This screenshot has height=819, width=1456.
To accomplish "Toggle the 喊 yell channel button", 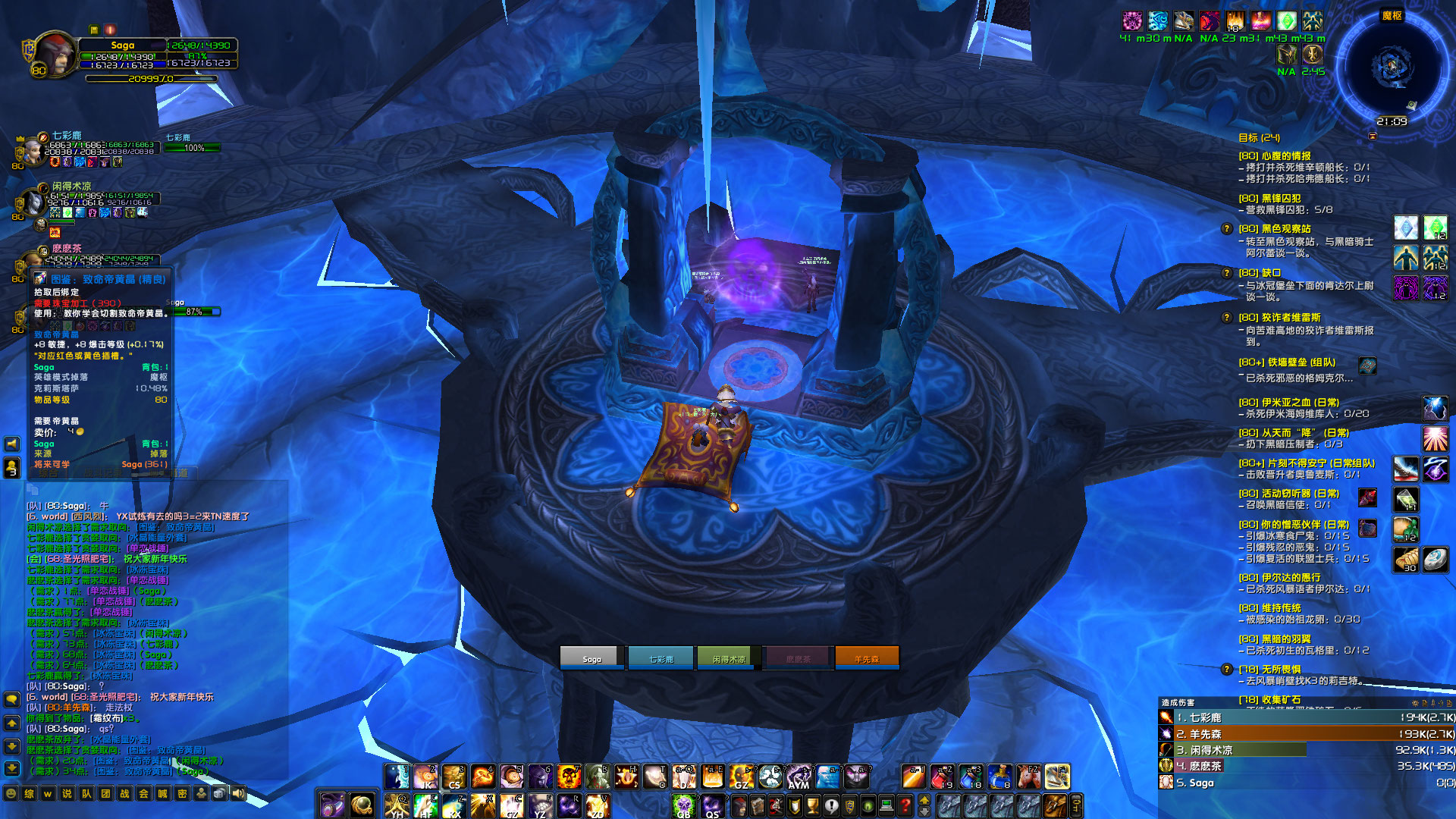I will 162,792.
